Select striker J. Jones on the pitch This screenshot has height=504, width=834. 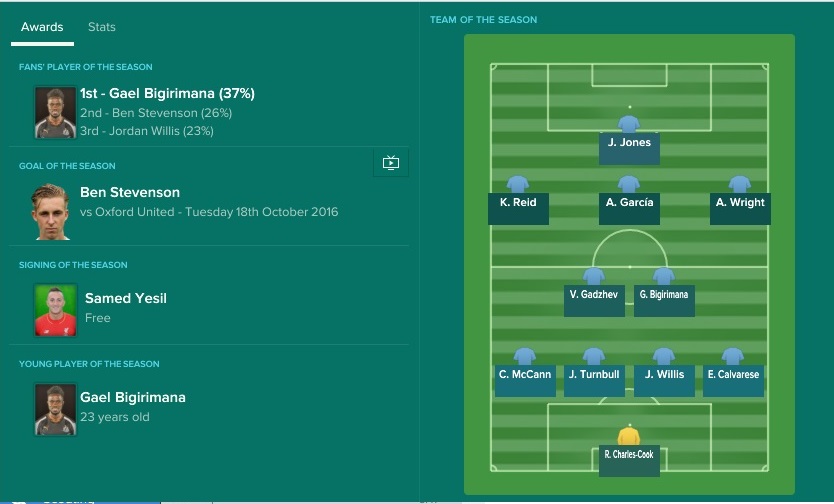point(629,143)
